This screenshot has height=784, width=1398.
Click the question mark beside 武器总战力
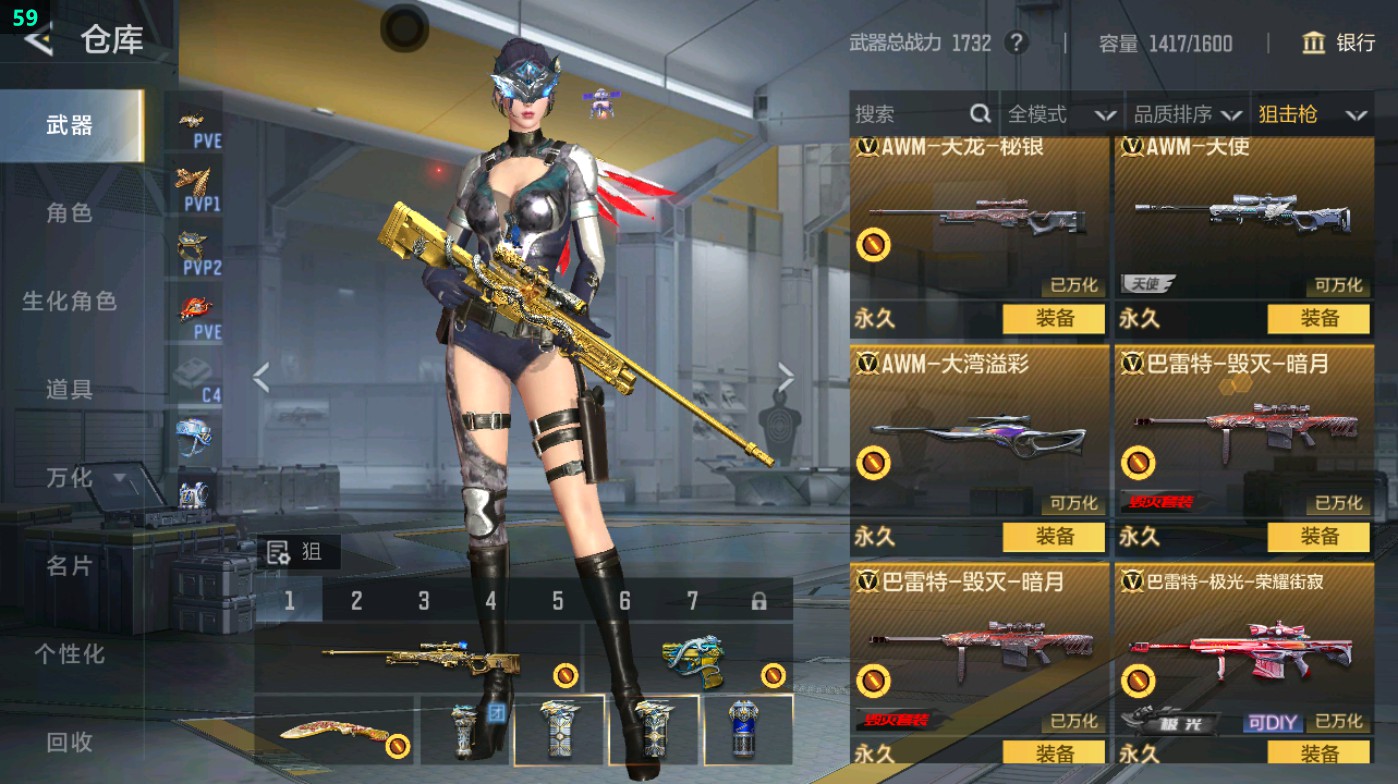[1018, 43]
